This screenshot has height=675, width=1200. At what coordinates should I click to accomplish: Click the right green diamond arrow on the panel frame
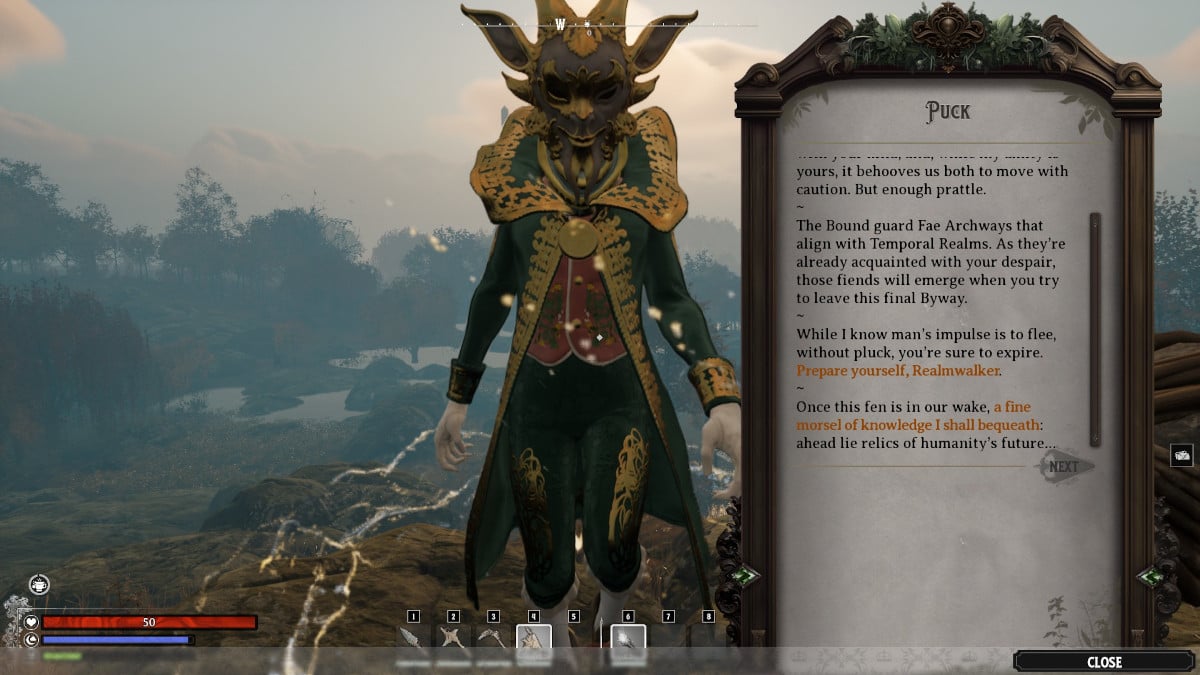1151,576
